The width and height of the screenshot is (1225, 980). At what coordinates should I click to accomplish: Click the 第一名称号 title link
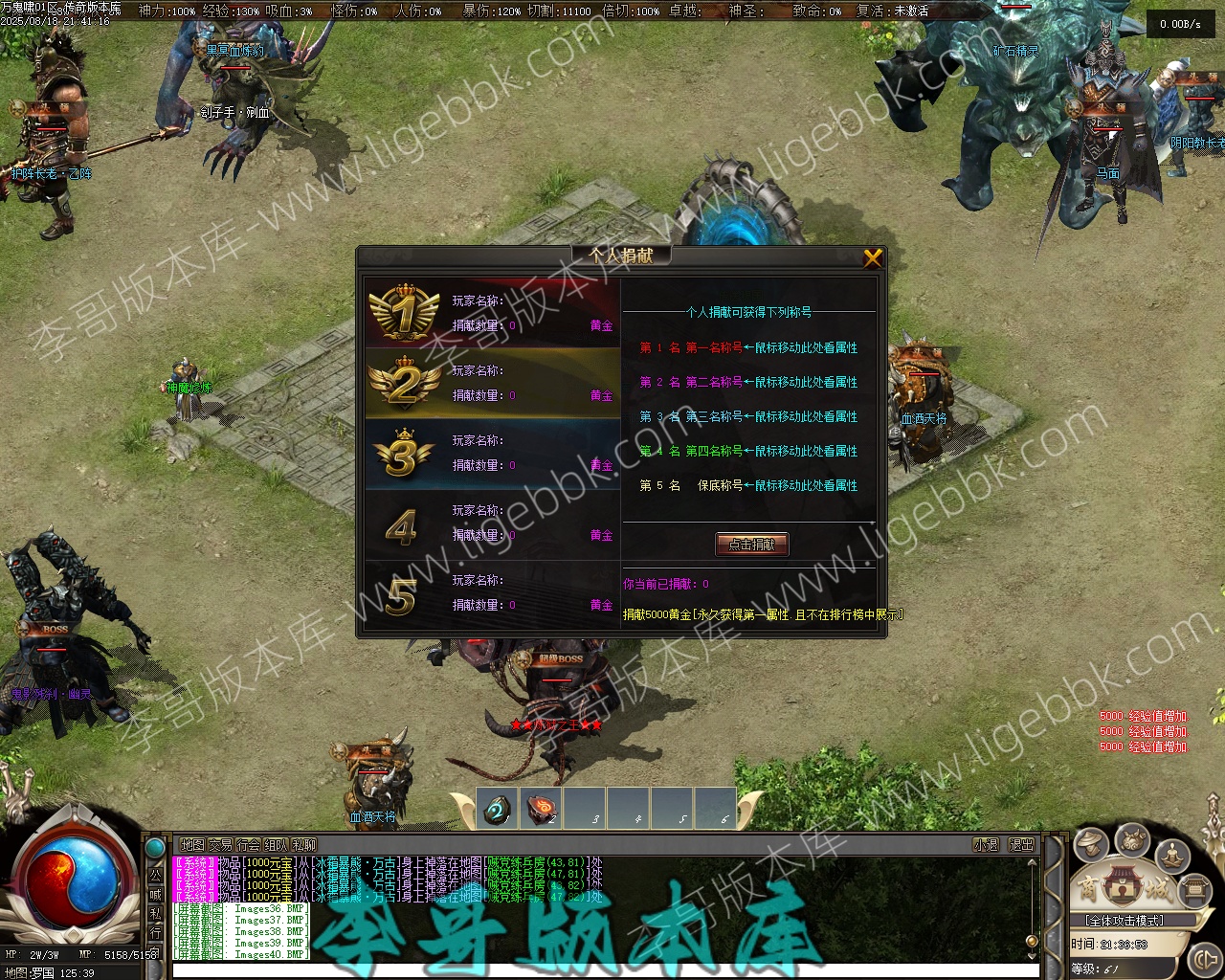click(714, 347)
